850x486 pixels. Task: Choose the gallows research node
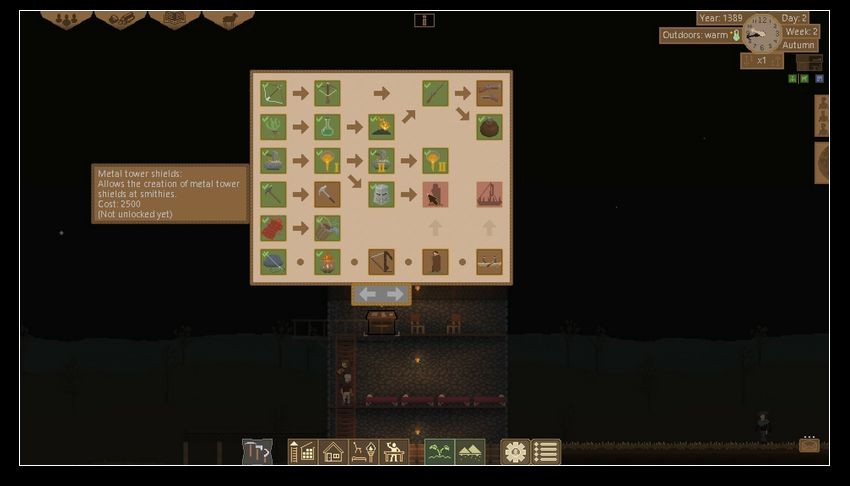[x=489, y=194]
